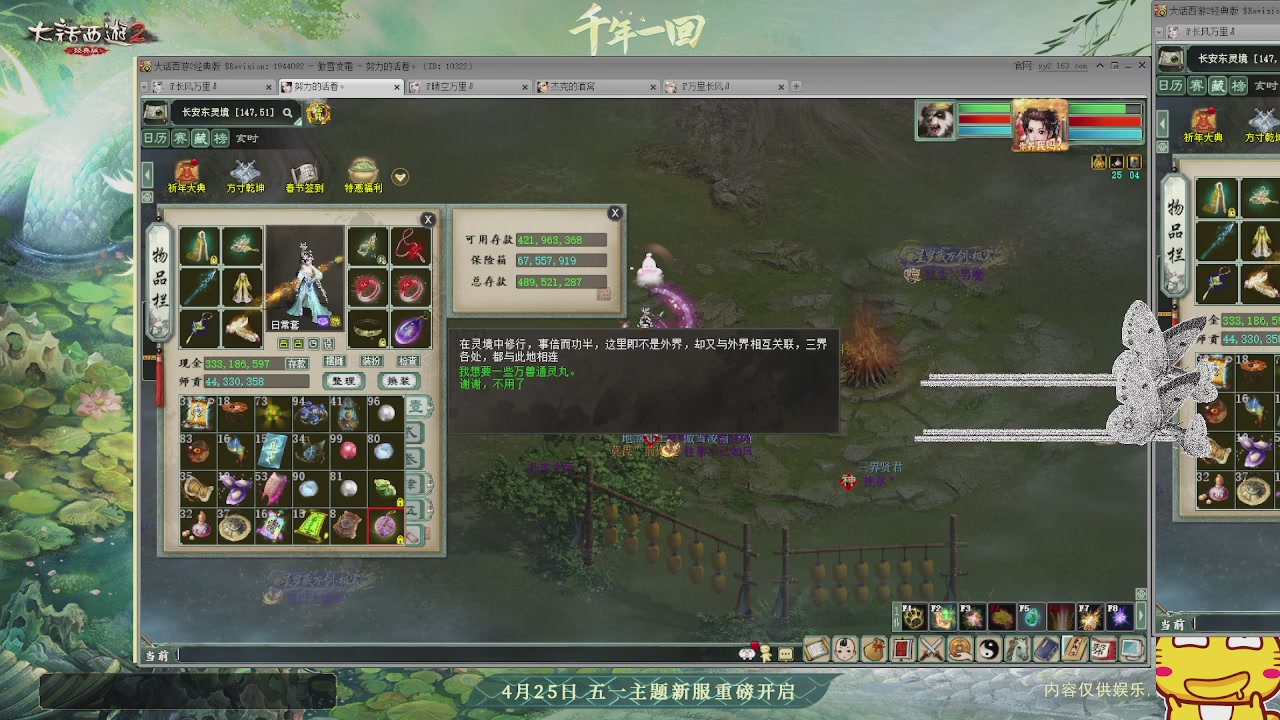Toggle the lock on the highlighted inventory slot

[x=400, y=539]
